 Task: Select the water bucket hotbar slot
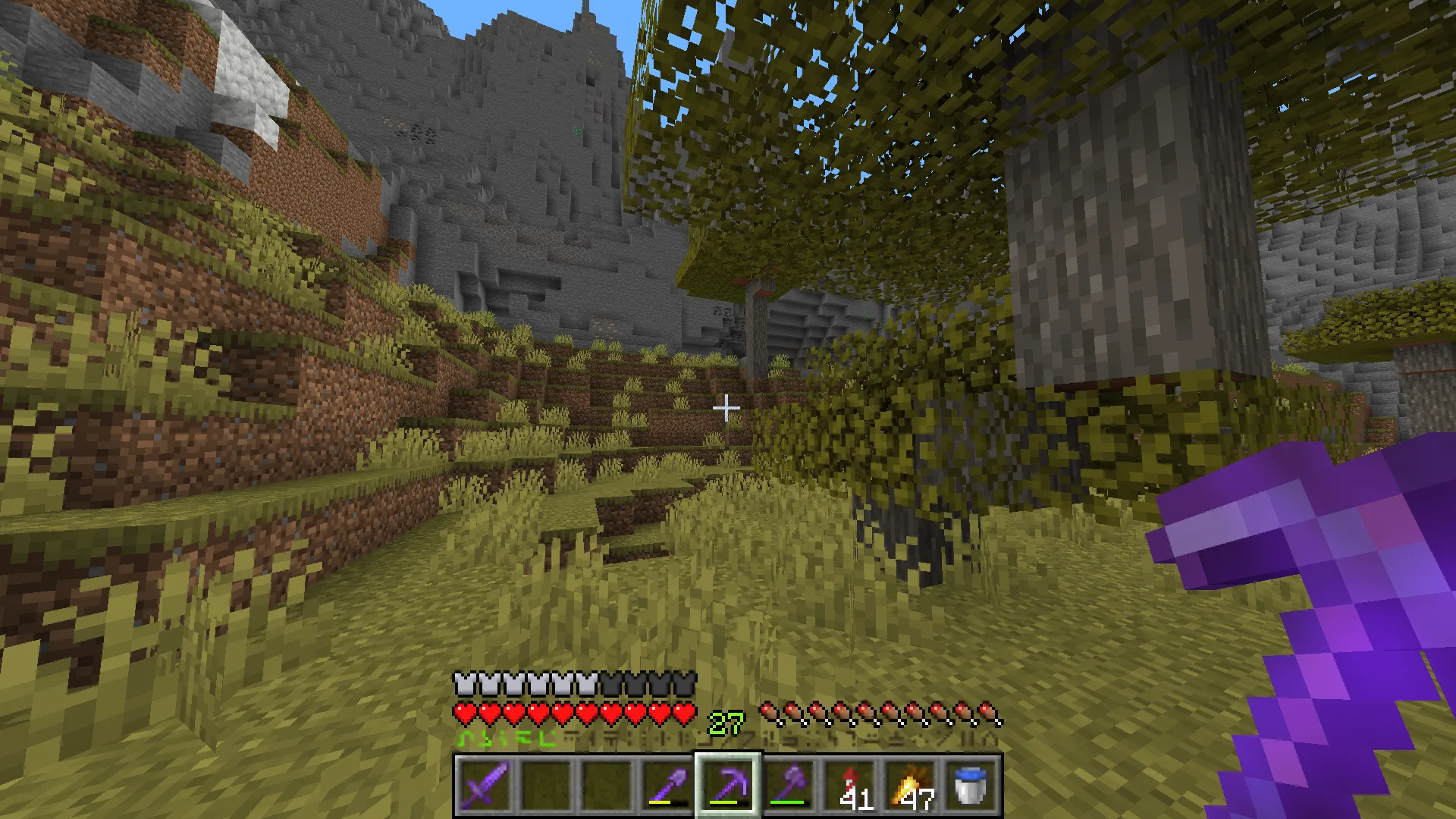tap(971, 785)
